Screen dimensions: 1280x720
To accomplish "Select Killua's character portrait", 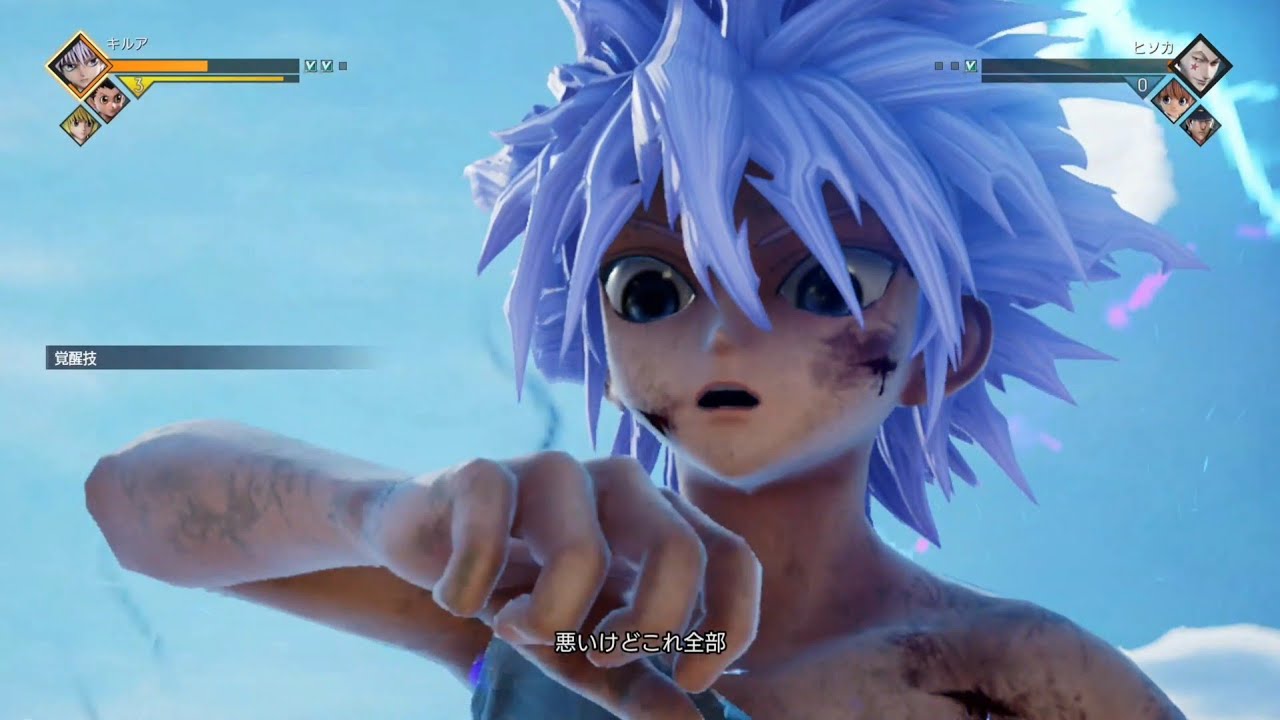I will tap(79, 65).
